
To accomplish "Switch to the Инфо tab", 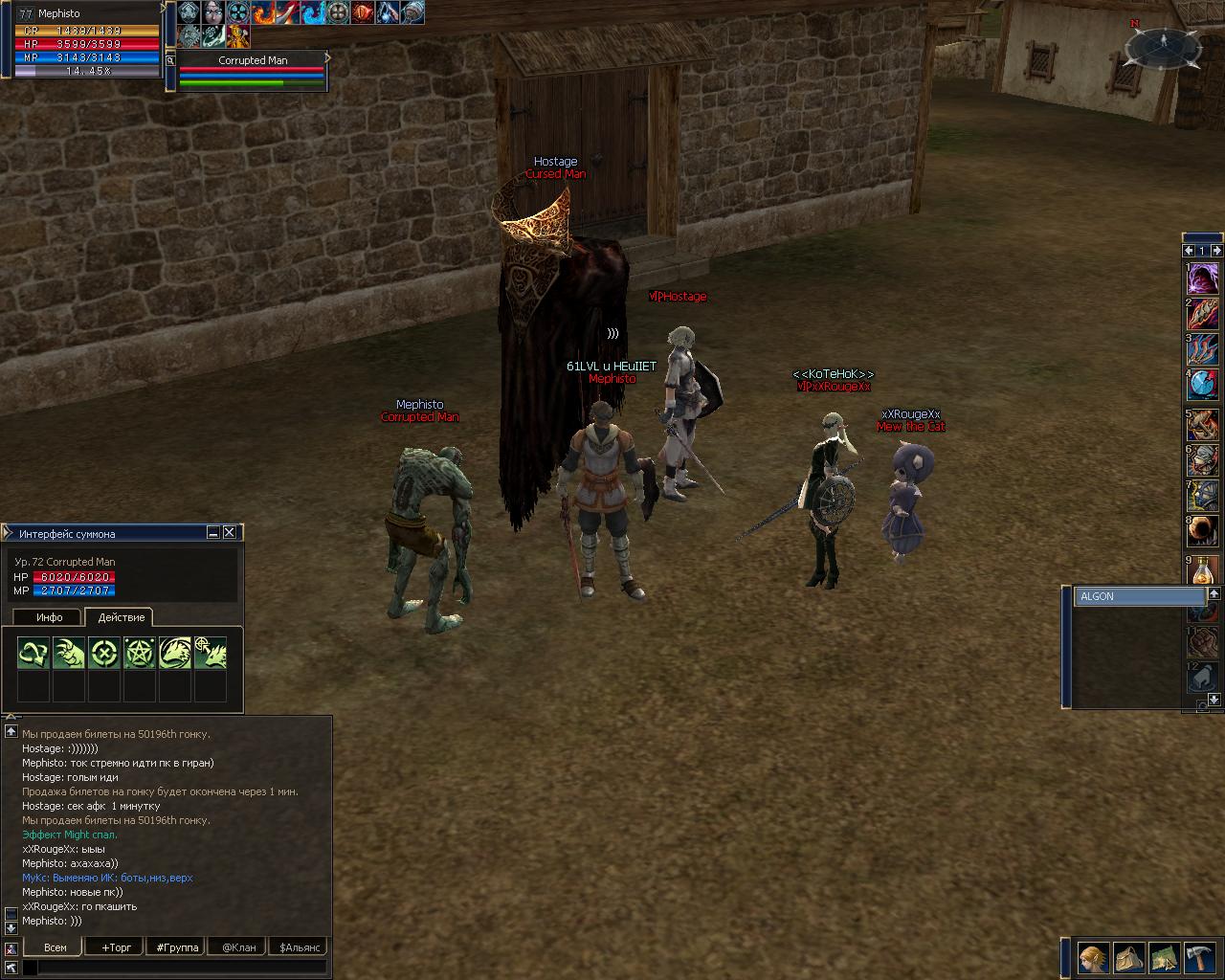I will coord(49,617).
